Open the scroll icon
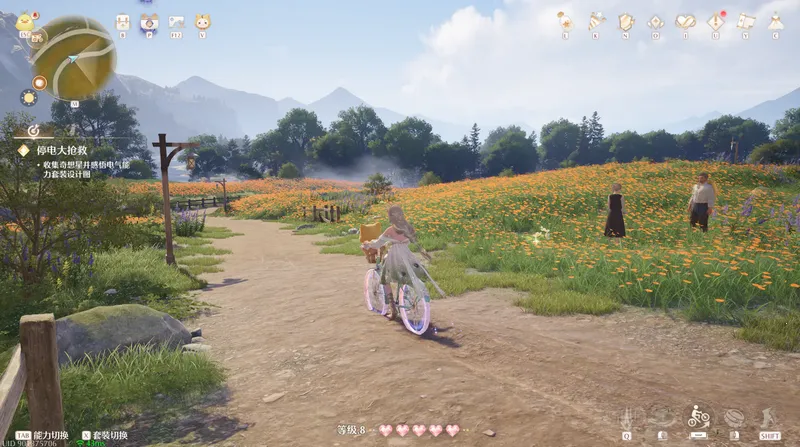 pyautogui.click(x=746, y=21)
